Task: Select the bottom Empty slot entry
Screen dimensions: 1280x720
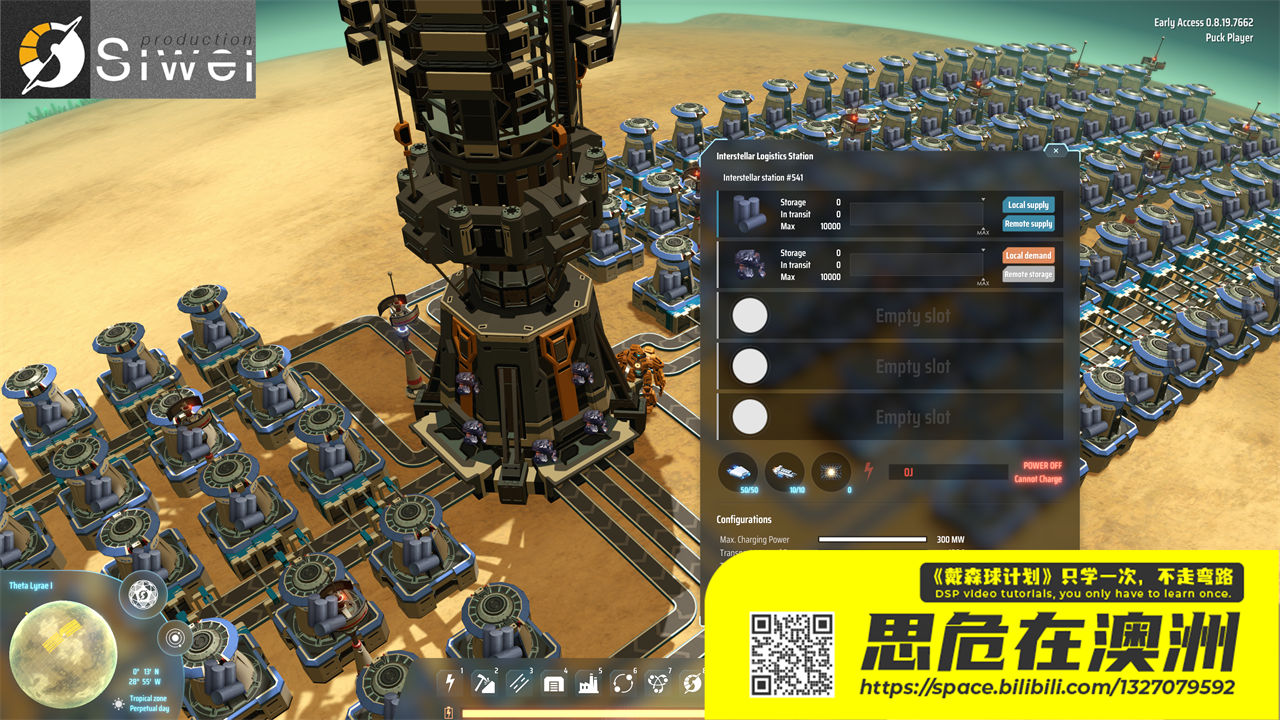Action: 888,416
